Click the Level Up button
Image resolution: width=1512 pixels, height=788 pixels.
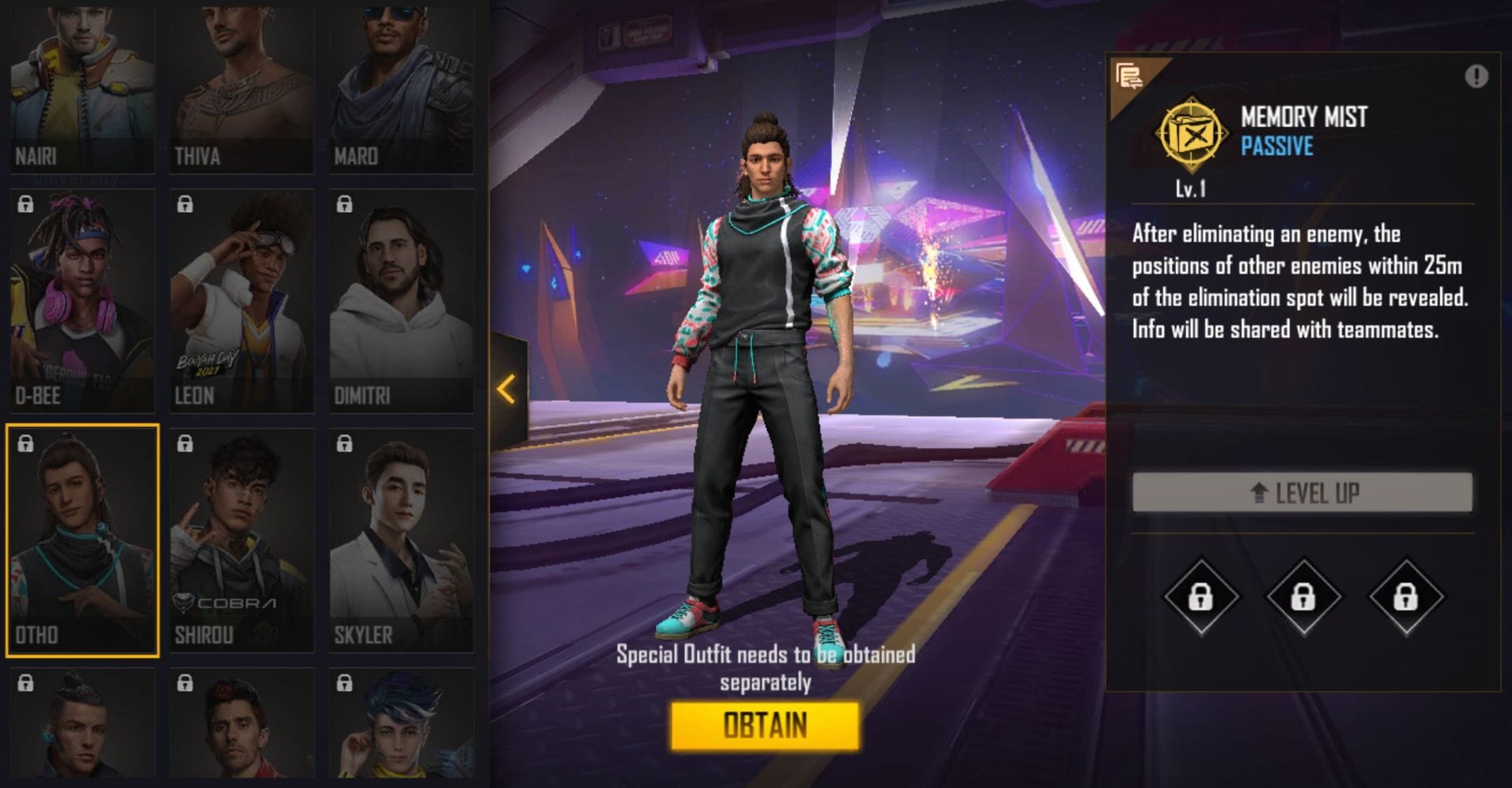[1302, 493]
